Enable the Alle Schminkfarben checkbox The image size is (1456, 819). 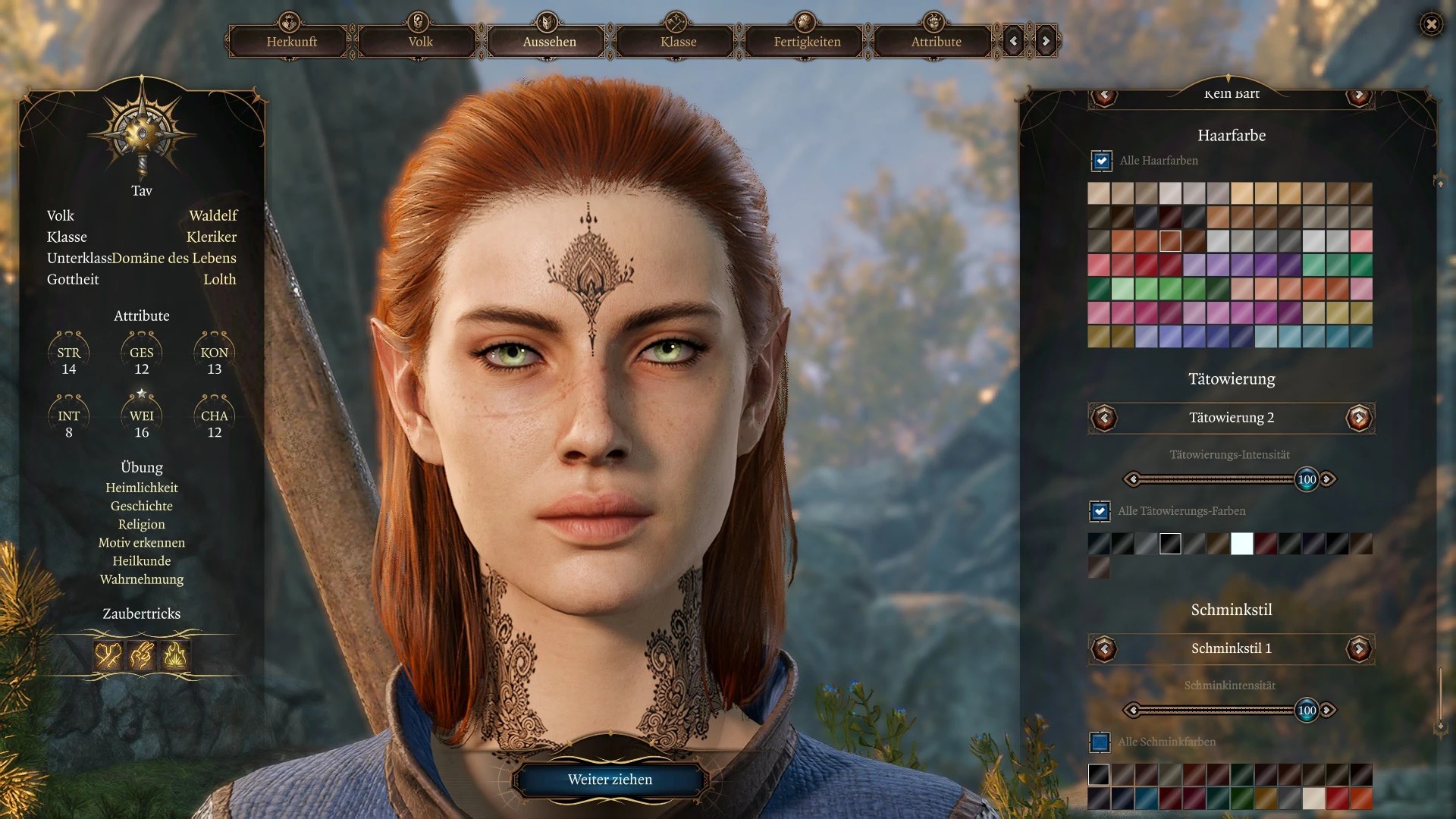(x=1100, y=742)
